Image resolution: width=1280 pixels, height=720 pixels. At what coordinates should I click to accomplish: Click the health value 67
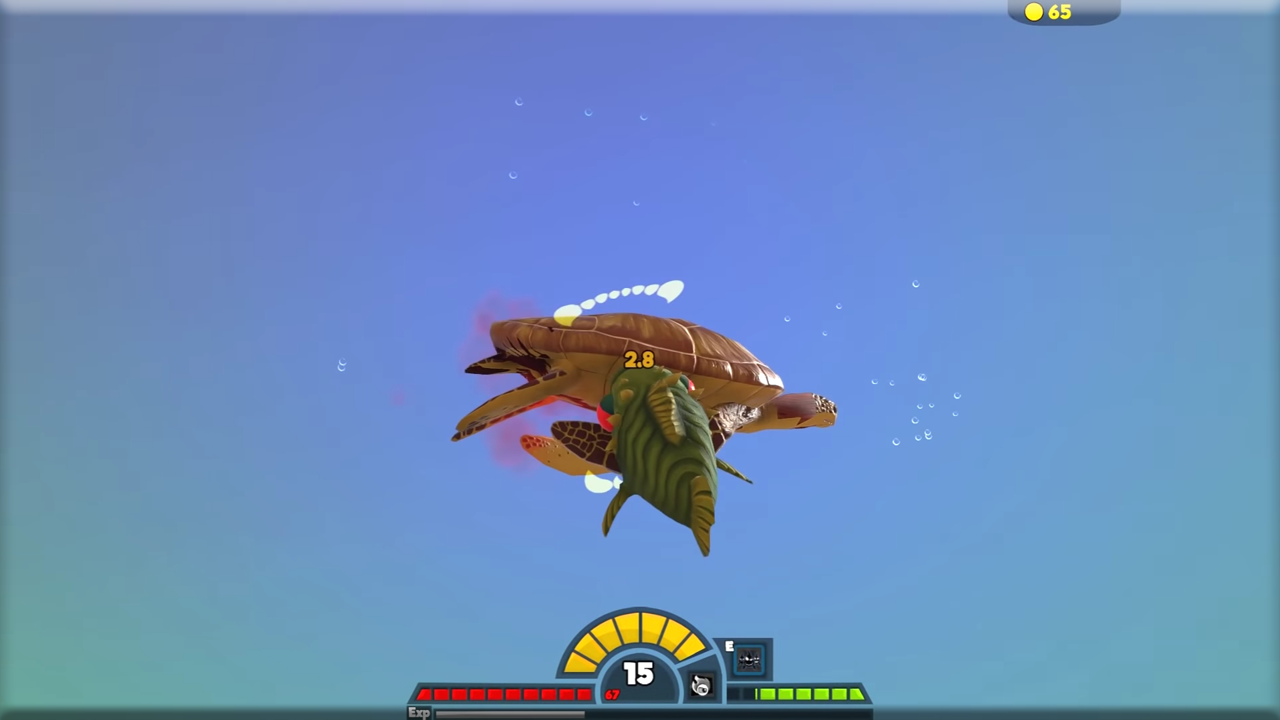(612, 696)
